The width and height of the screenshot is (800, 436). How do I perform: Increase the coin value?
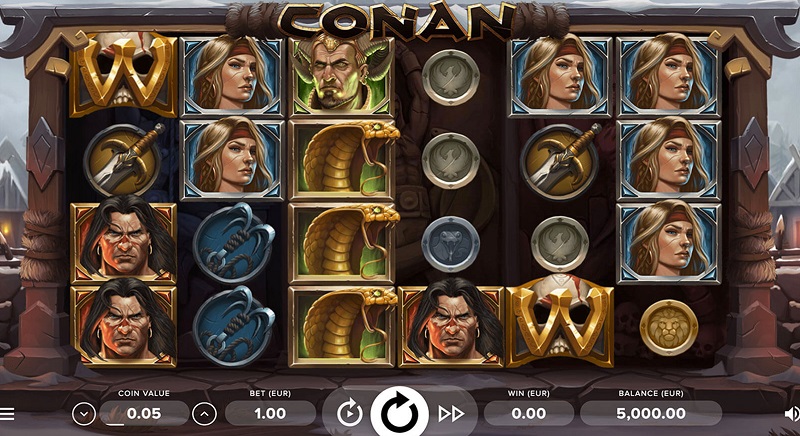coord(204,412)
